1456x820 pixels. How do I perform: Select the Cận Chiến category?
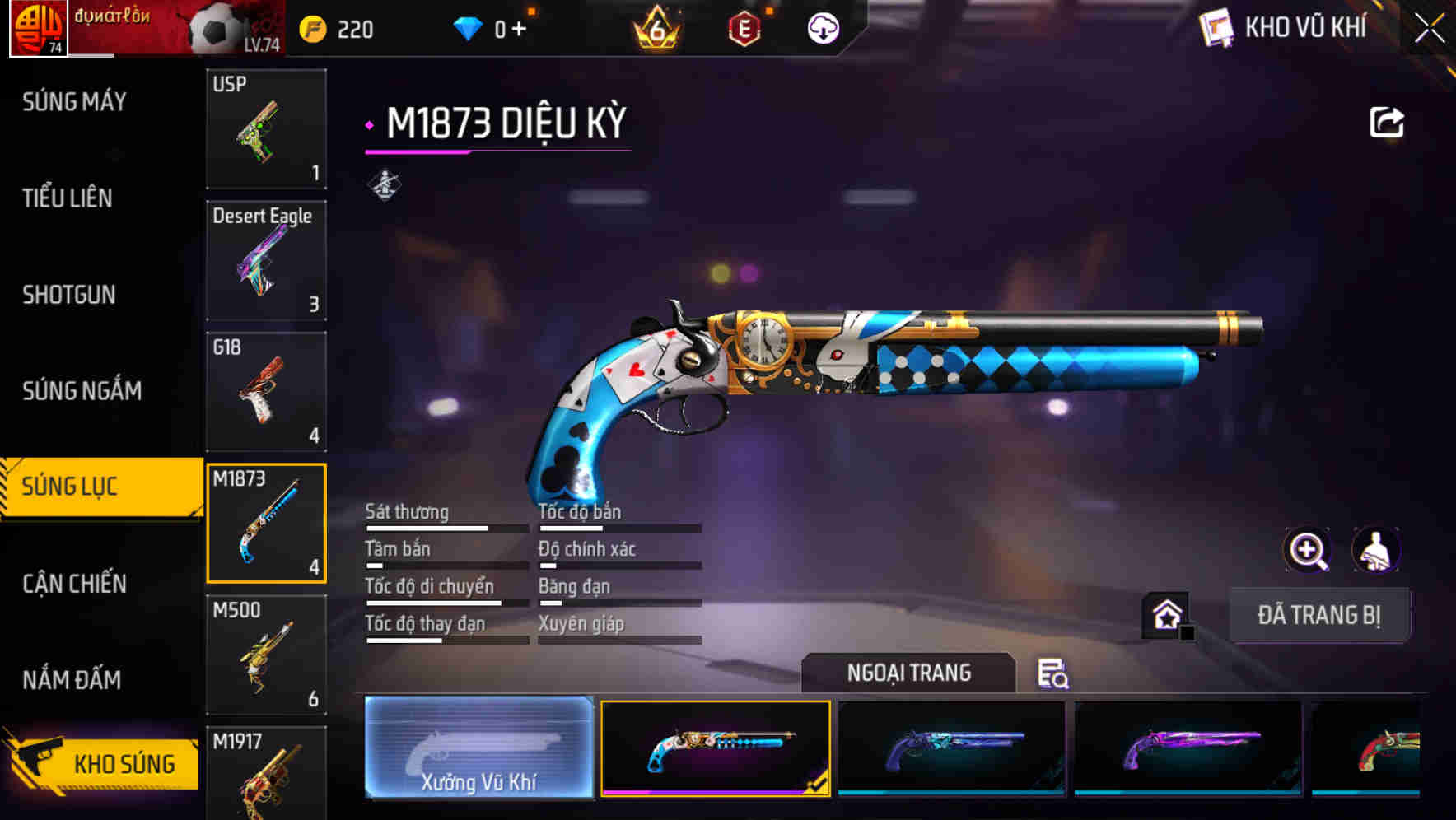pos(73,584)
